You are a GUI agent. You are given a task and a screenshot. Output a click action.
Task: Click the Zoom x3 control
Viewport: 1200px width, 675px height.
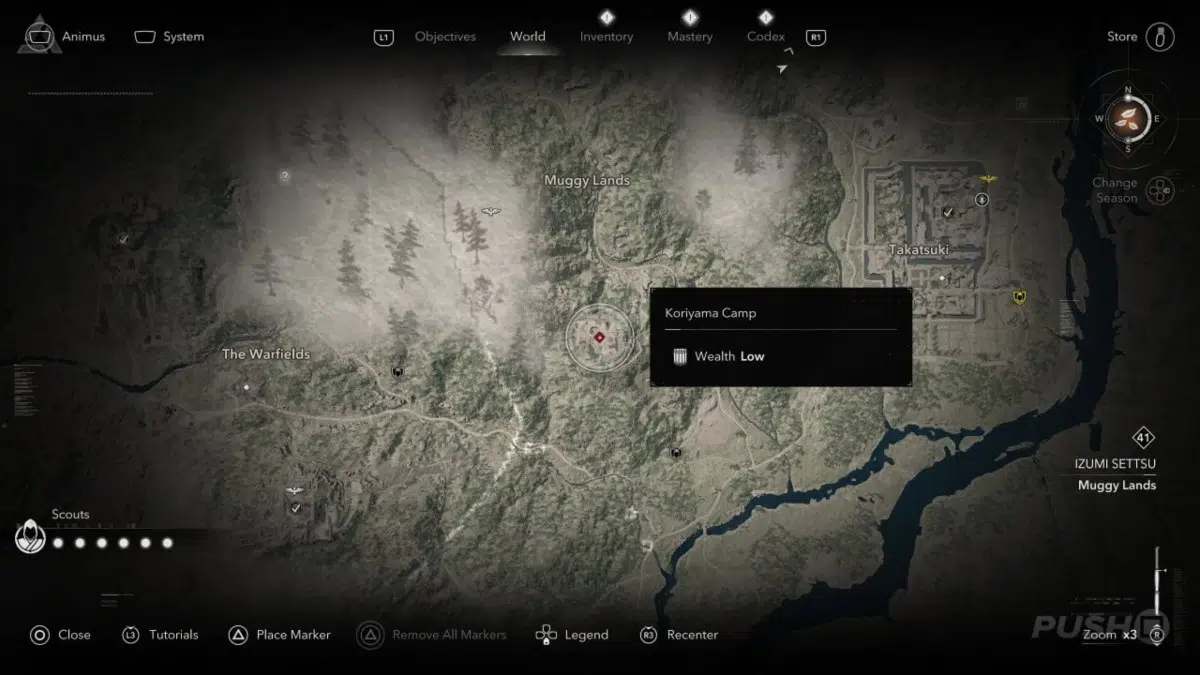(1110, 634)
